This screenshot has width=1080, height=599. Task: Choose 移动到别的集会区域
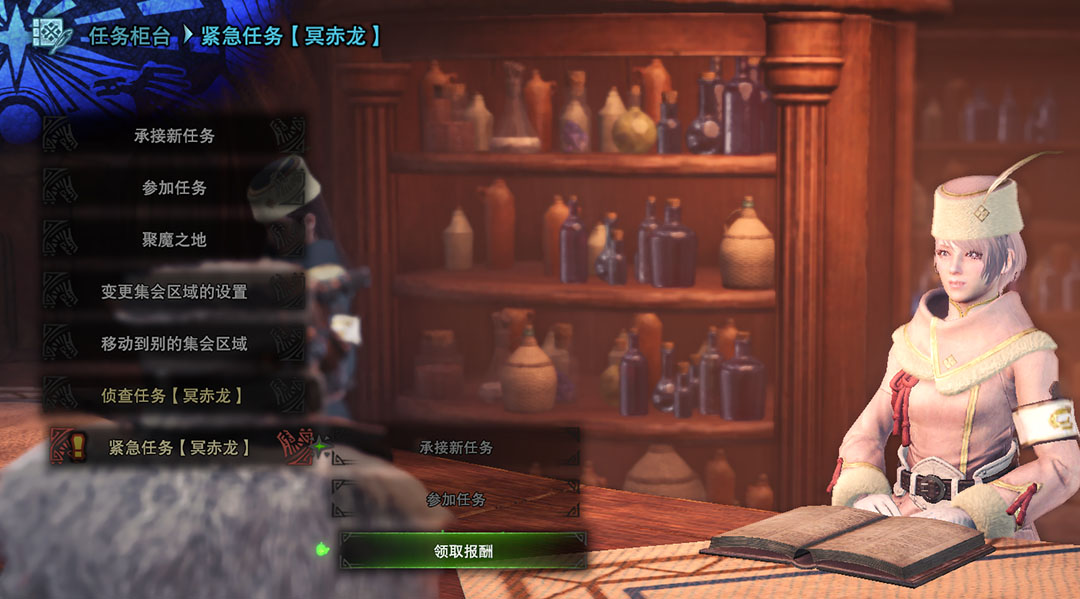pos(174,344)
